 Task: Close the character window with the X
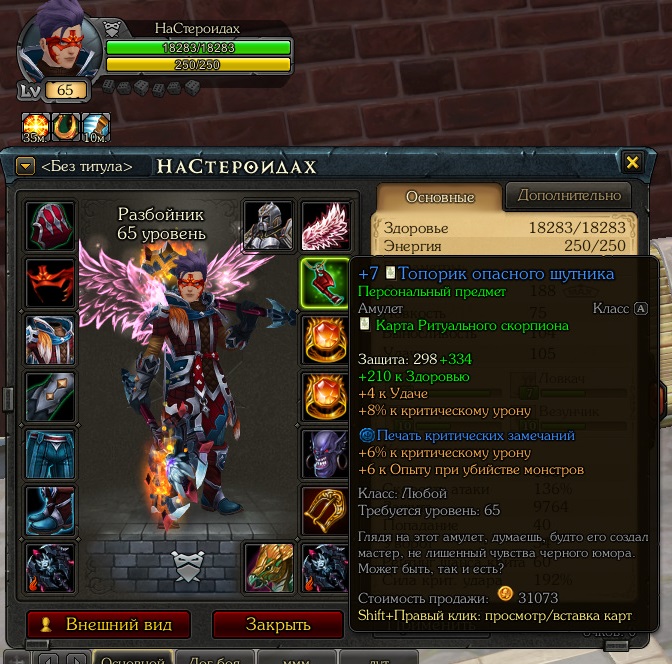click(632, 162)
